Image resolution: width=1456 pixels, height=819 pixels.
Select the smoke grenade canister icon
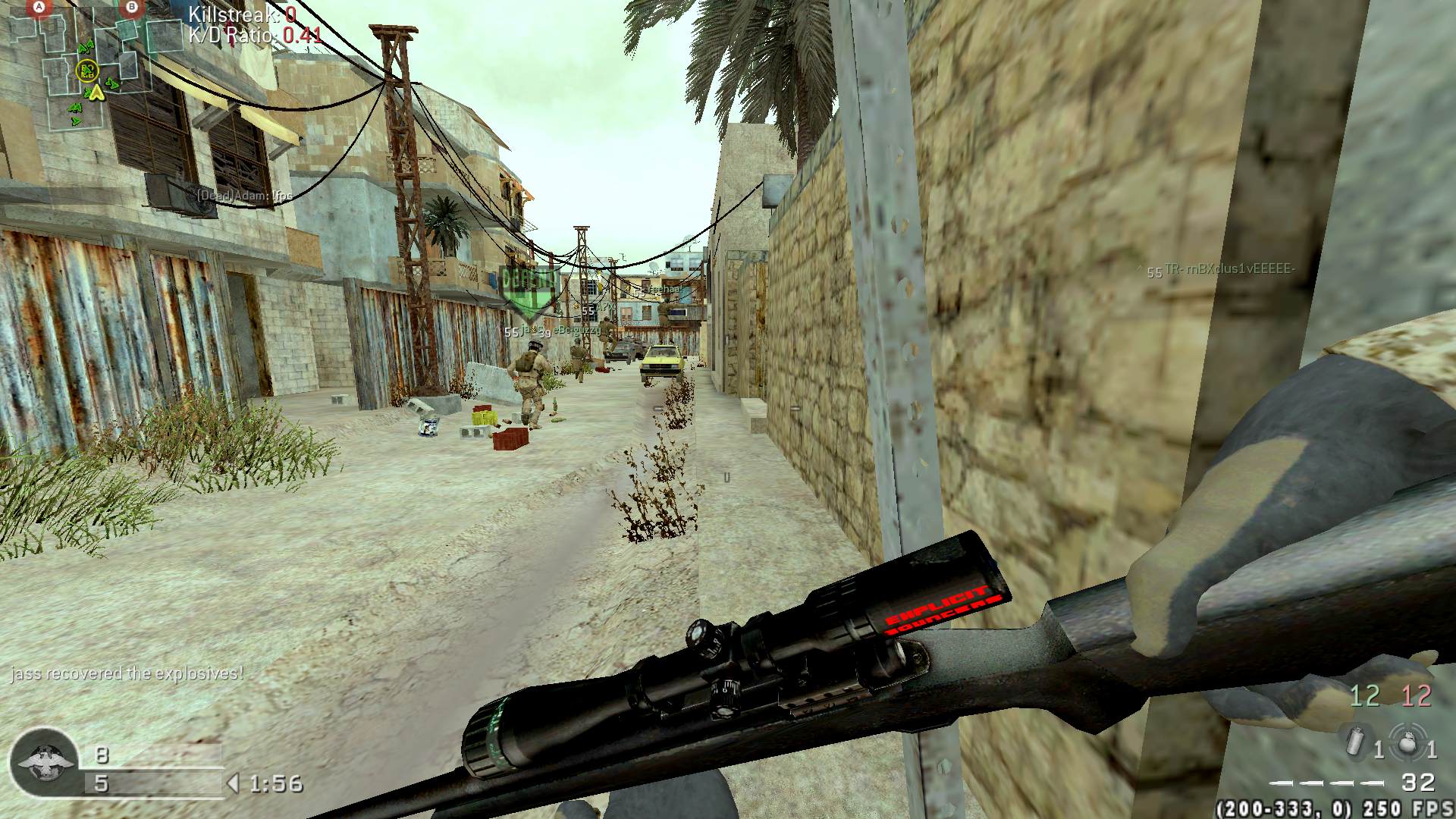1355,741
